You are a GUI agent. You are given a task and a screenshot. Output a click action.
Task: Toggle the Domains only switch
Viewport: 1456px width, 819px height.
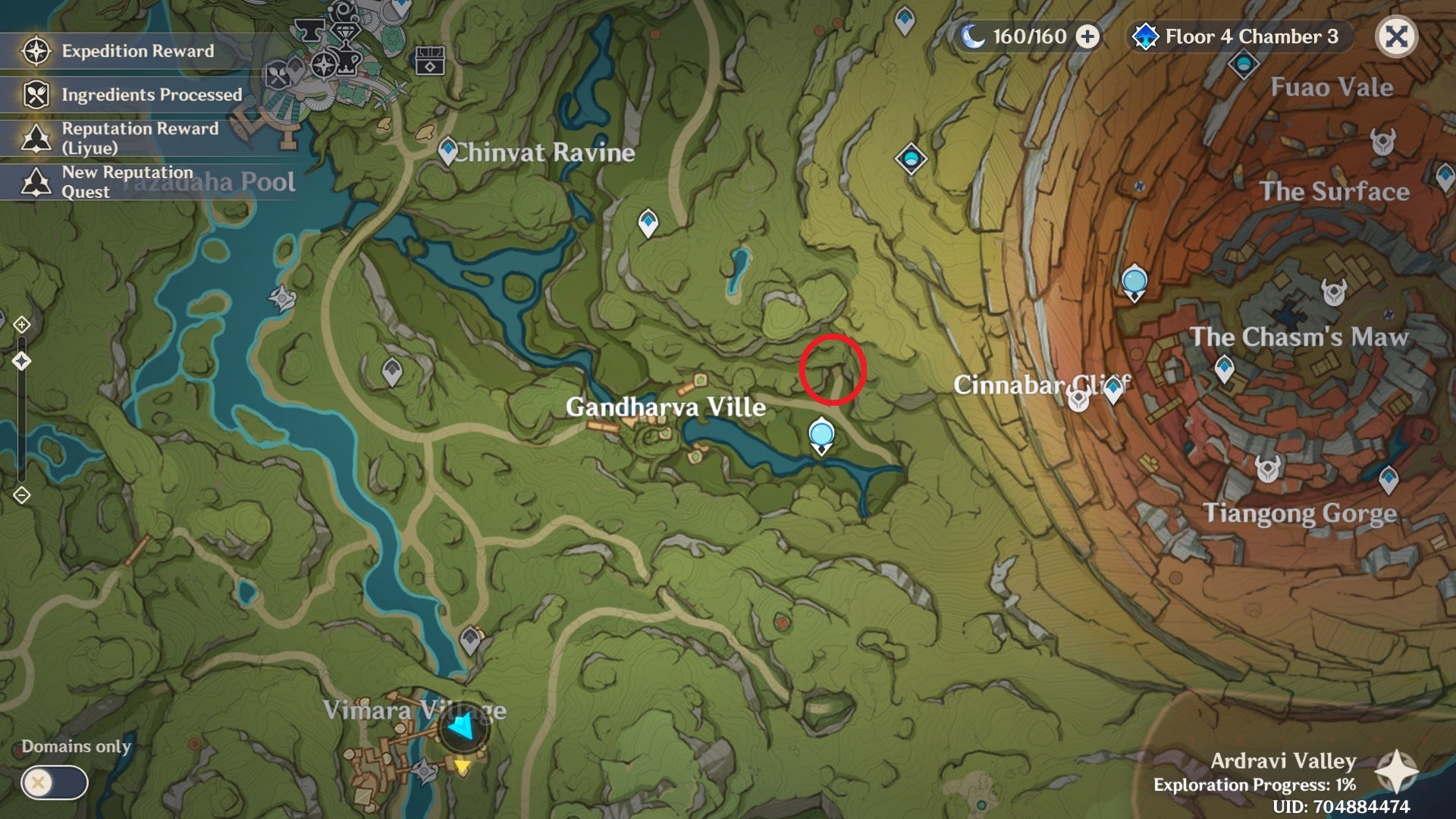coord(54,782)
